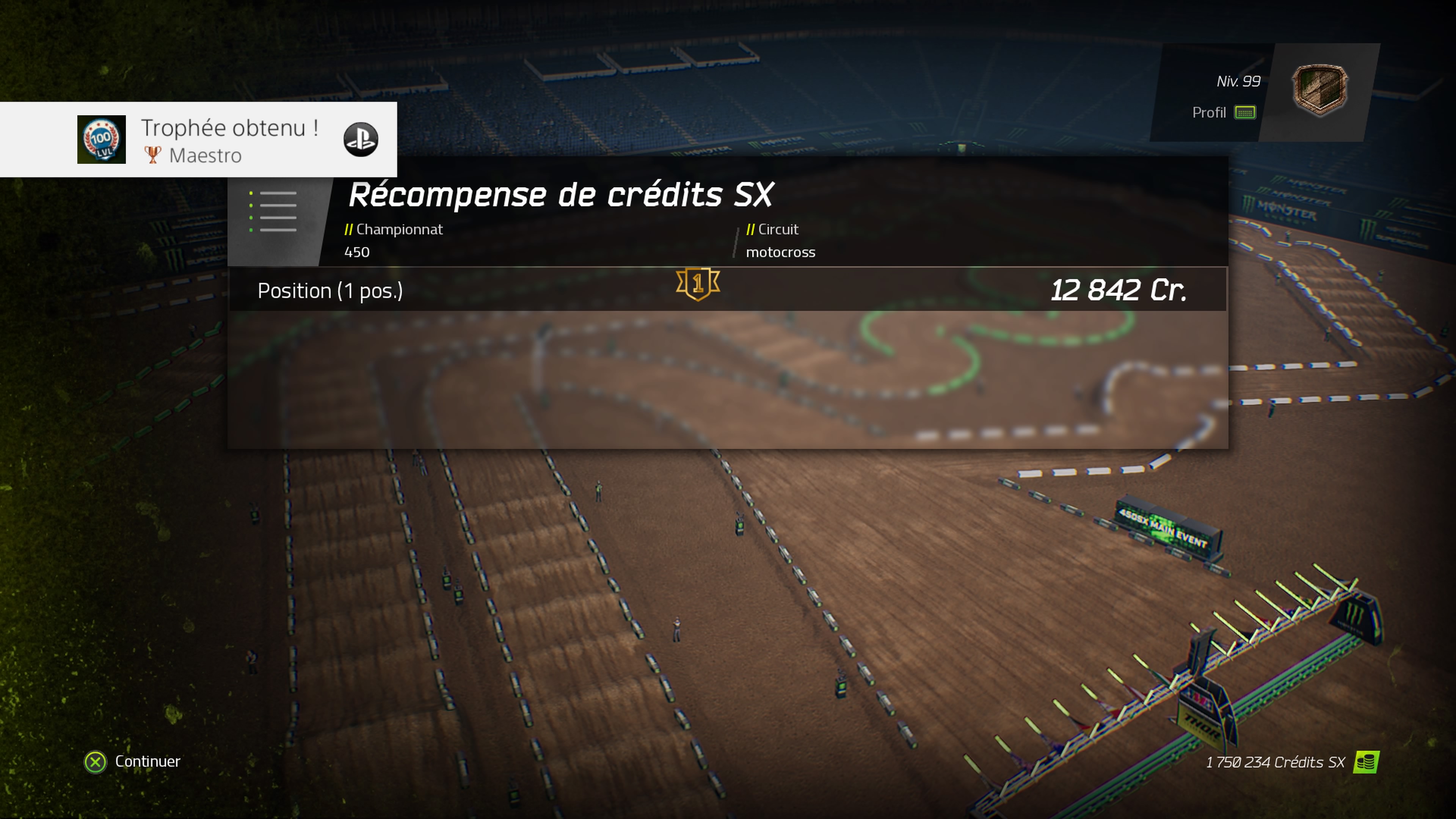Image resolution: width=1456 pixels, height=819 pixels.
Task: Continue past the SX credits reward screen
Action: pos(133,761)
